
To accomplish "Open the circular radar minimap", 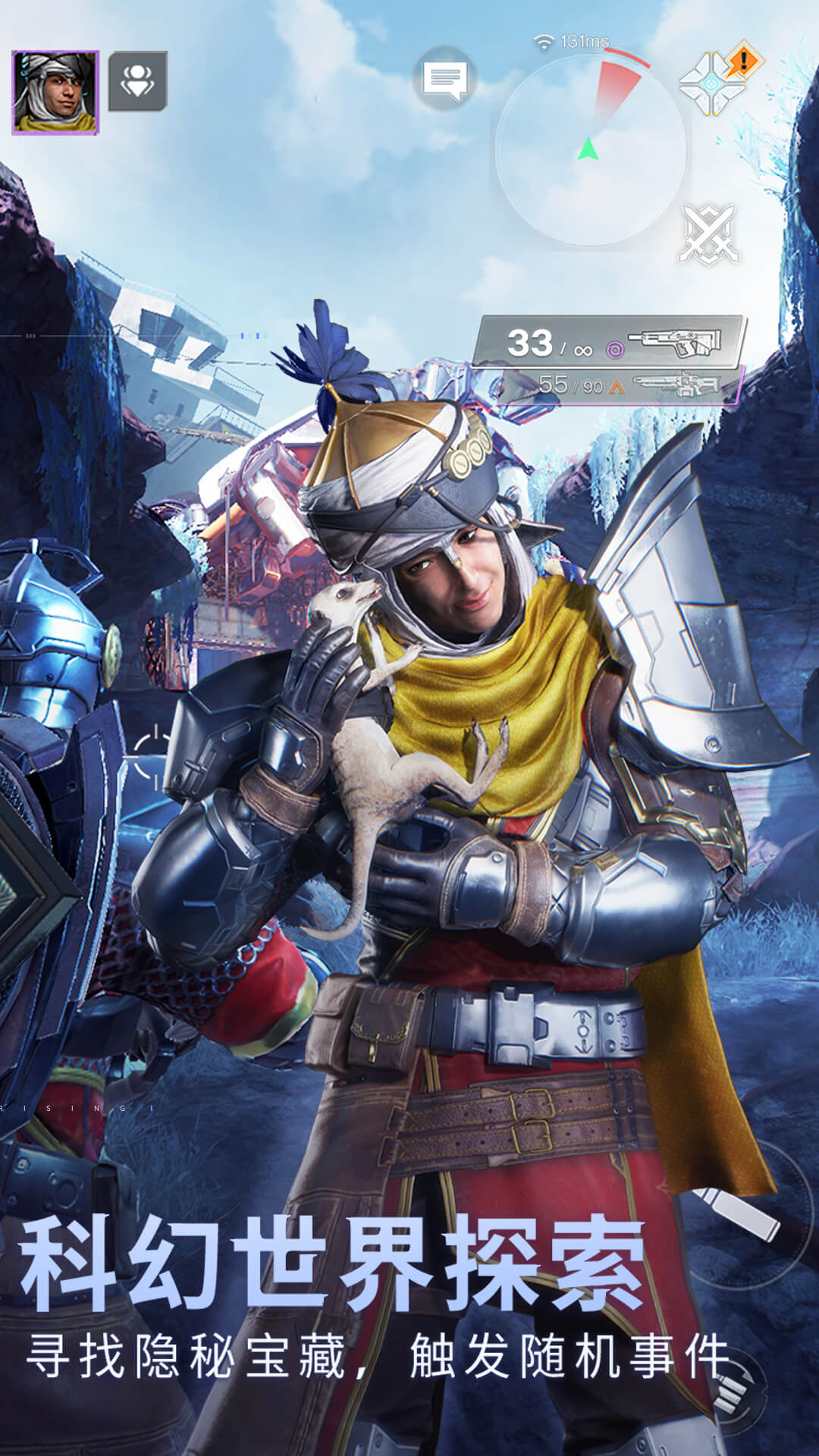I will click(x=590, y=148).
